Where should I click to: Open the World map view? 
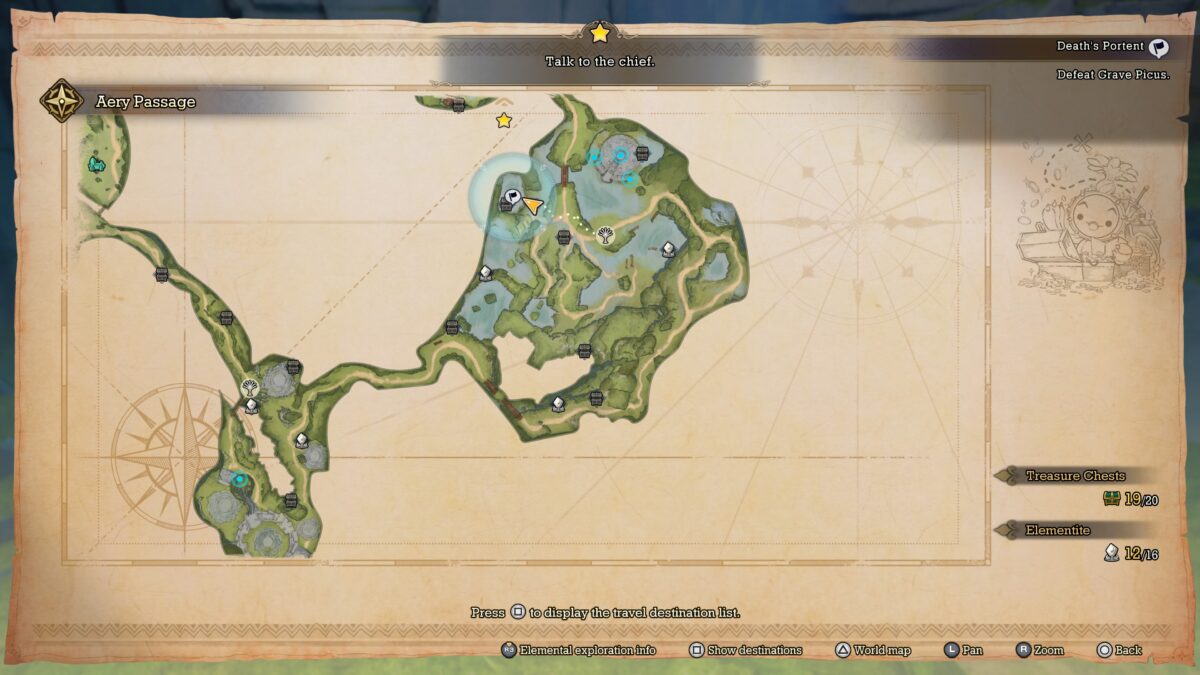873,650
